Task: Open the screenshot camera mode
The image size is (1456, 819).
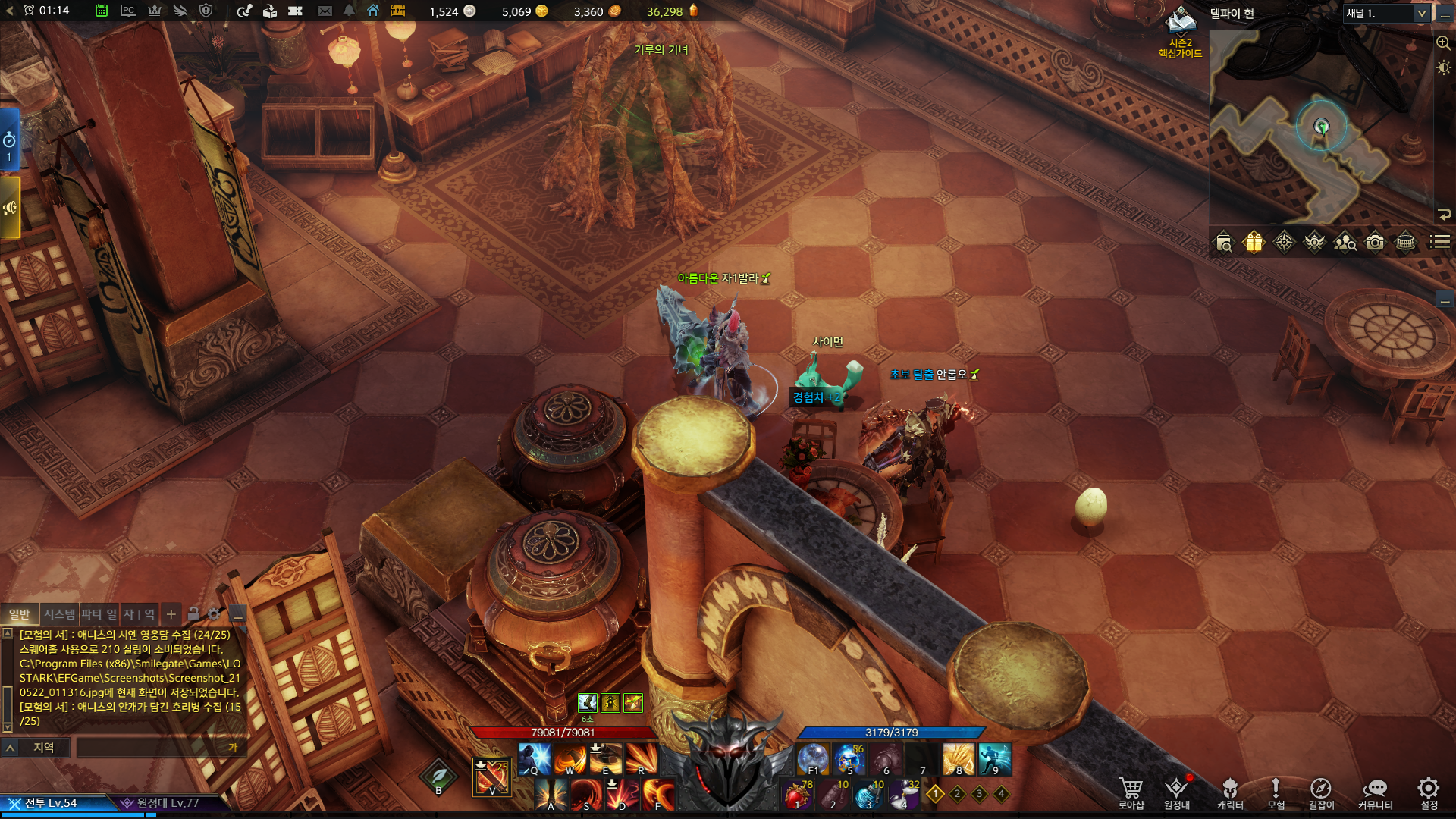Action: click(1375, 243)
